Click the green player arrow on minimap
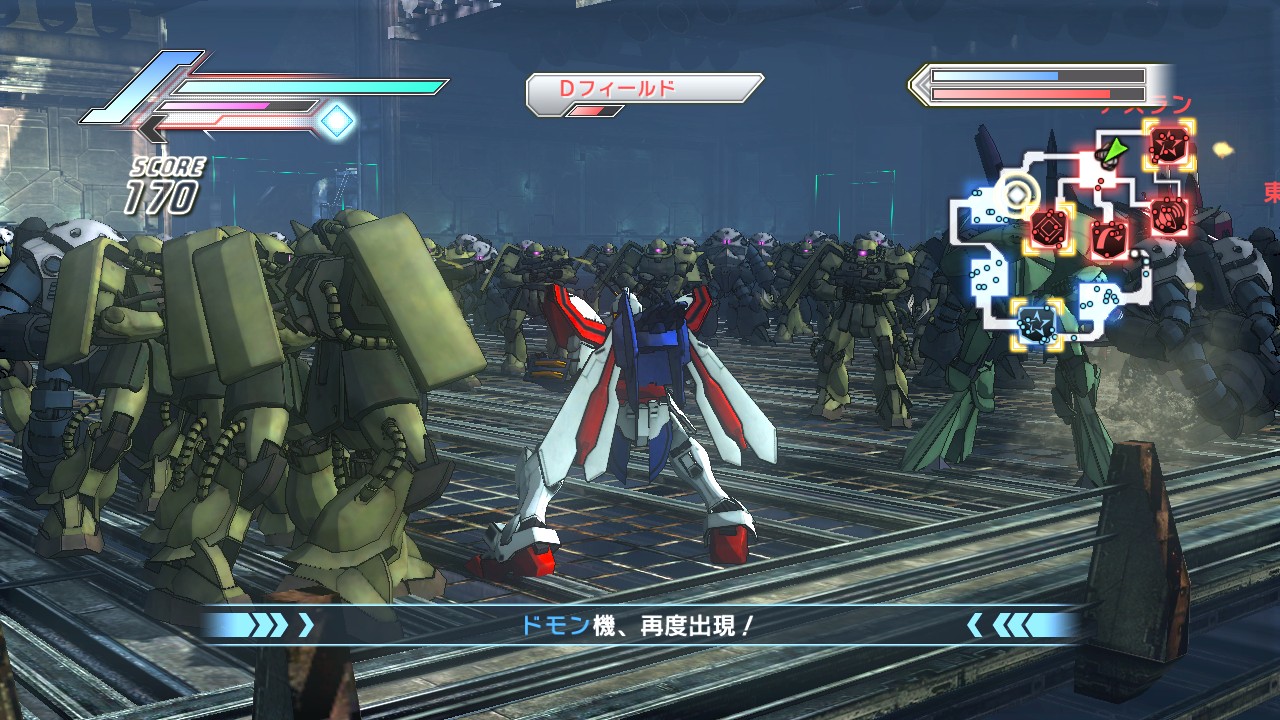The height and width of the screenshot is (720, 1280). [x=1111, y=151]
